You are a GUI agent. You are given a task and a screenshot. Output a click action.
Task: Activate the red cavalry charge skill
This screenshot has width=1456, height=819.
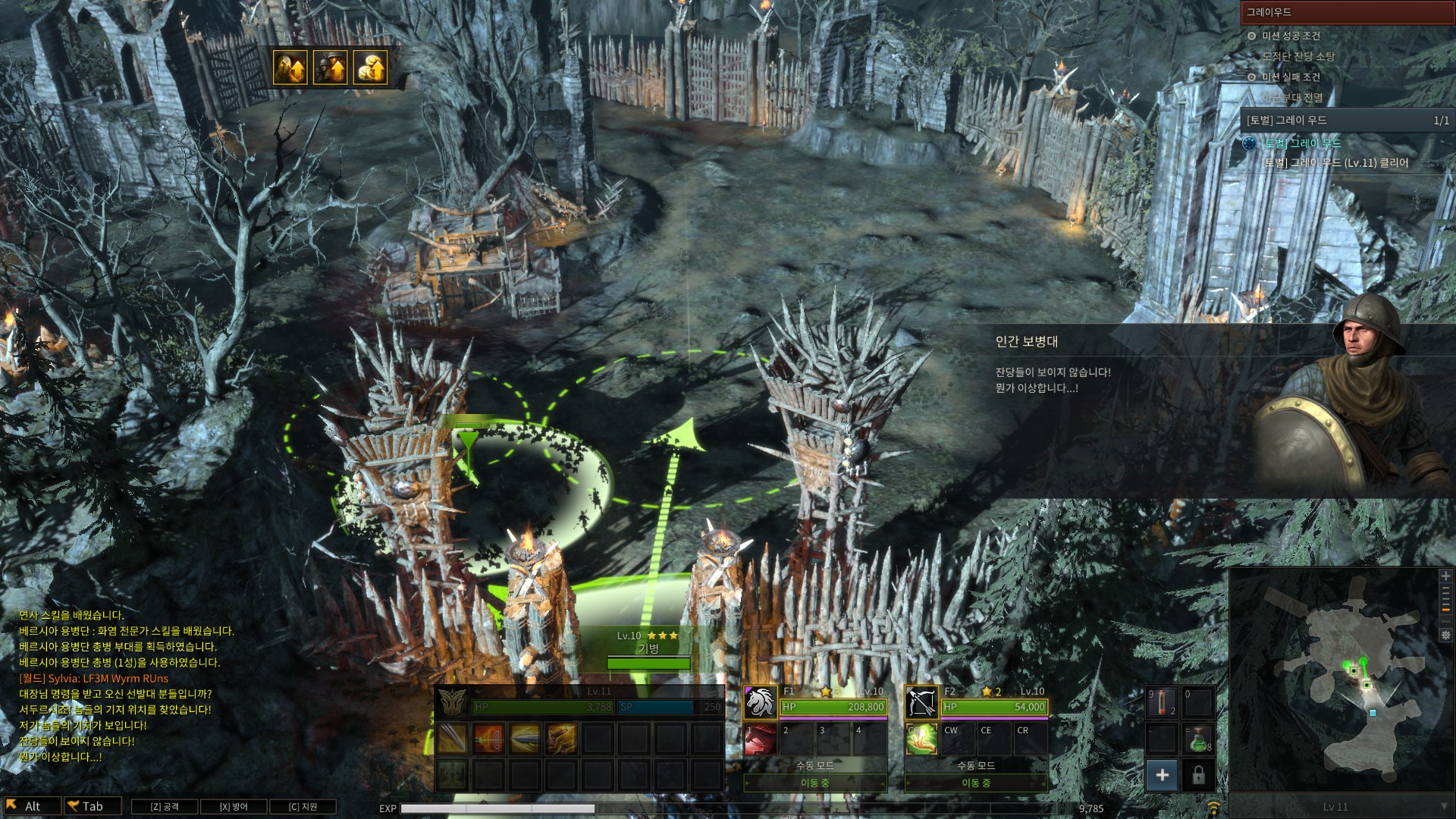click(x=761, y=739)
